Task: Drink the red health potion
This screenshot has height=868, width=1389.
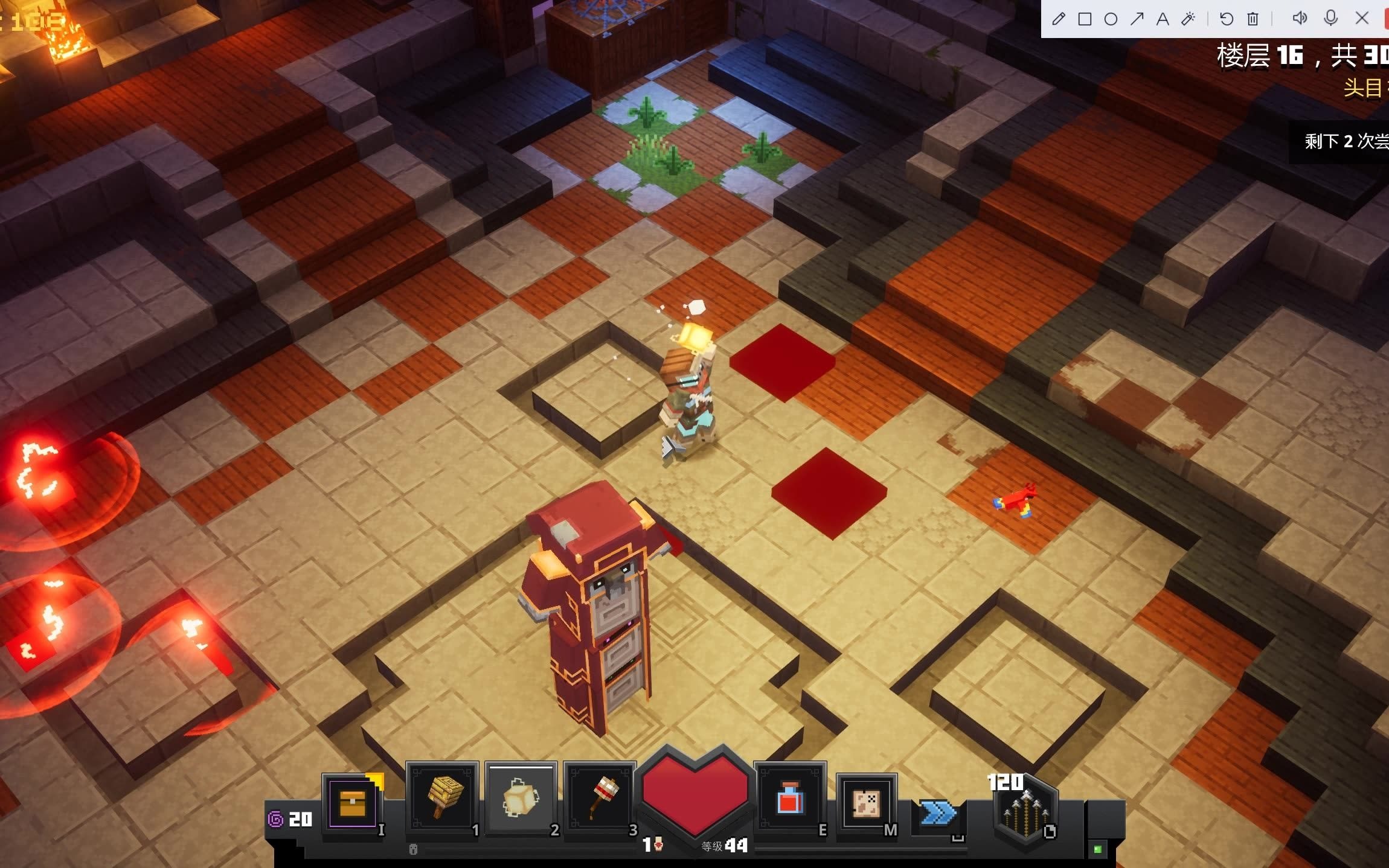Action: pos(790,798)
